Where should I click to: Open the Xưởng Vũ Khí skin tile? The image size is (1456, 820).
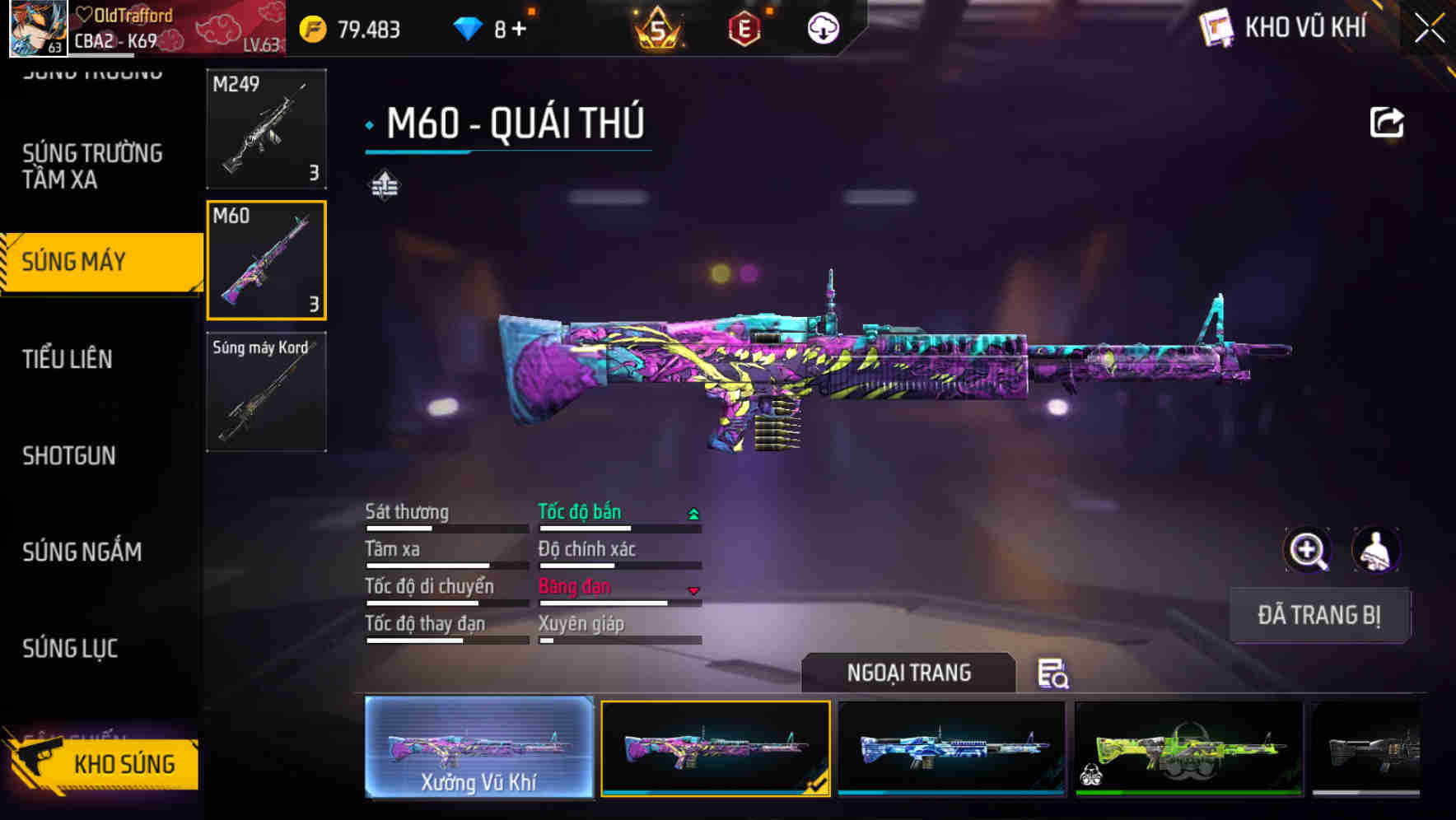coord(478,748)
